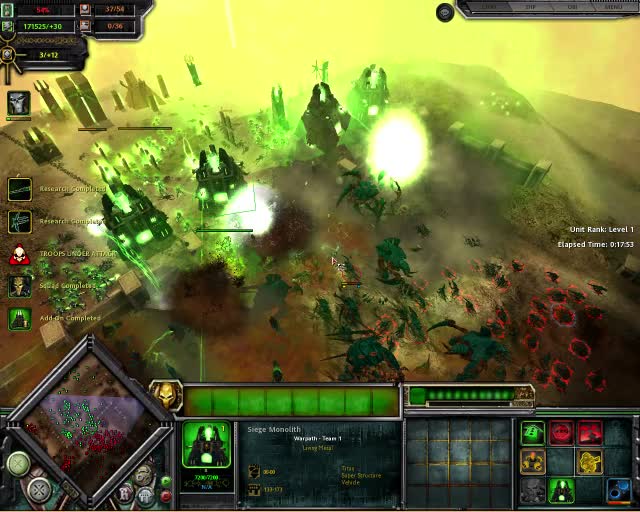Select the Necron Lord hero icon
640x512 pixels.
point(19,102)
